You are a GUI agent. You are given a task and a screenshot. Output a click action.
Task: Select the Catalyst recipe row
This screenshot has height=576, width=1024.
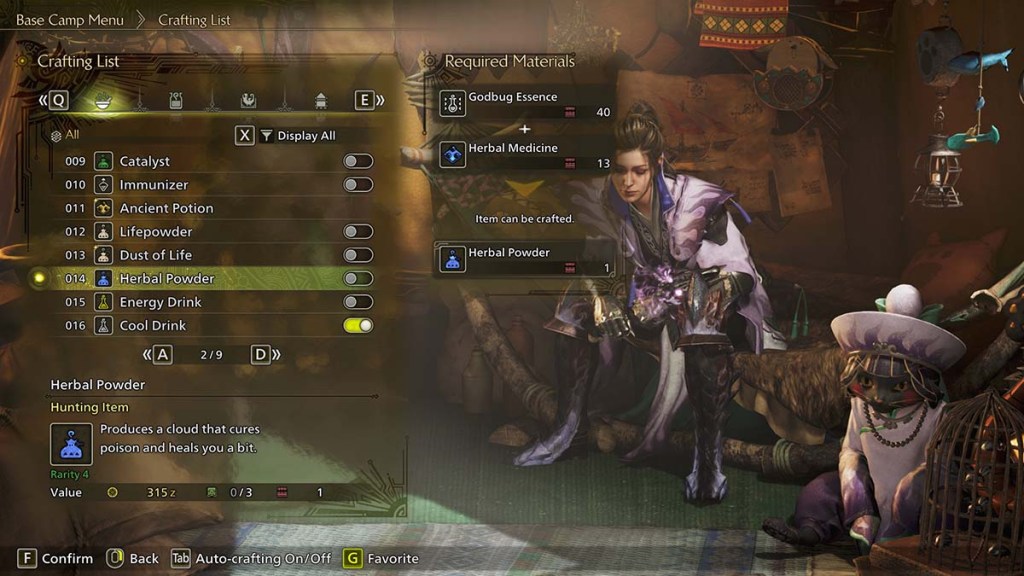pyautogui.click(x=145, y=161)
